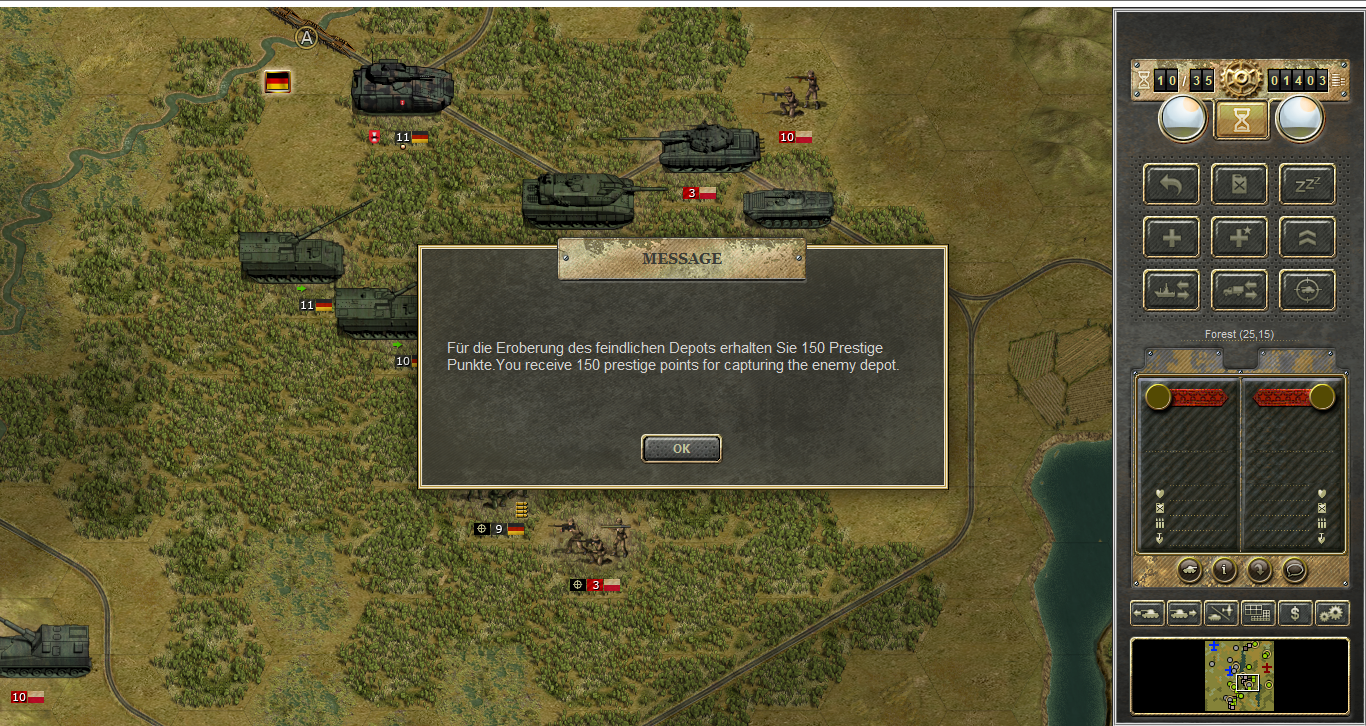Select the previous unit tank arrow button
Screen dimensions: 1366x726
coord(1147,613)
